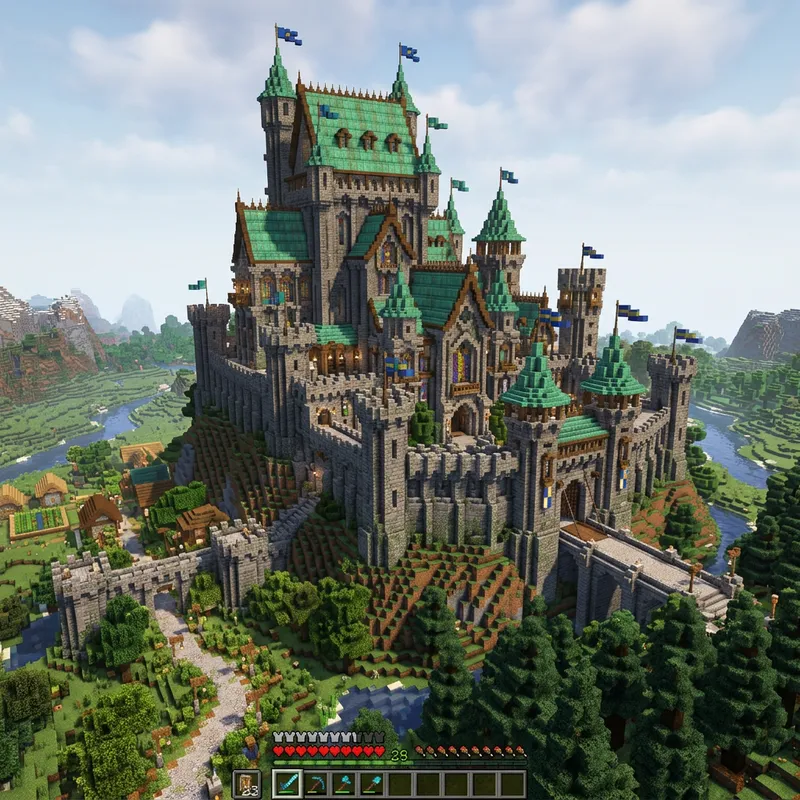Equip the diamond shovel from the hotbar
Screen dimensions: 800x800
click(371, 783)
